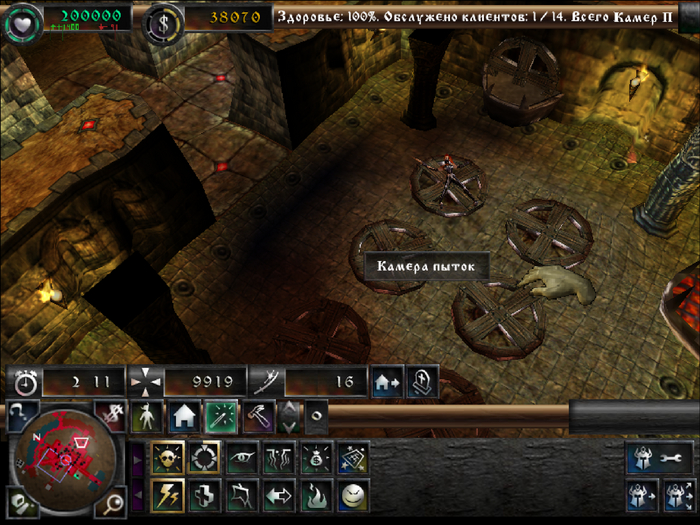Open the tombstone button on the status bar
This screenshot has width=700, height=525.
[421, 381]
